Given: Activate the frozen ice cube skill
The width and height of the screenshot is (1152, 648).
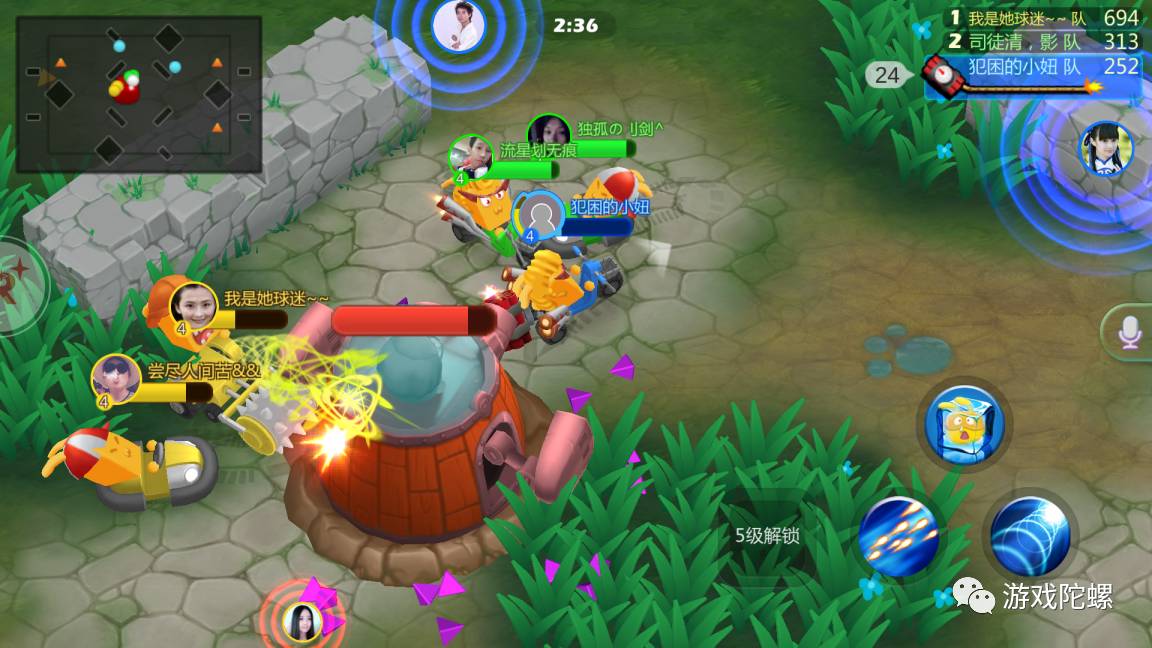Looking at the screenshot, I should (963, 424).
